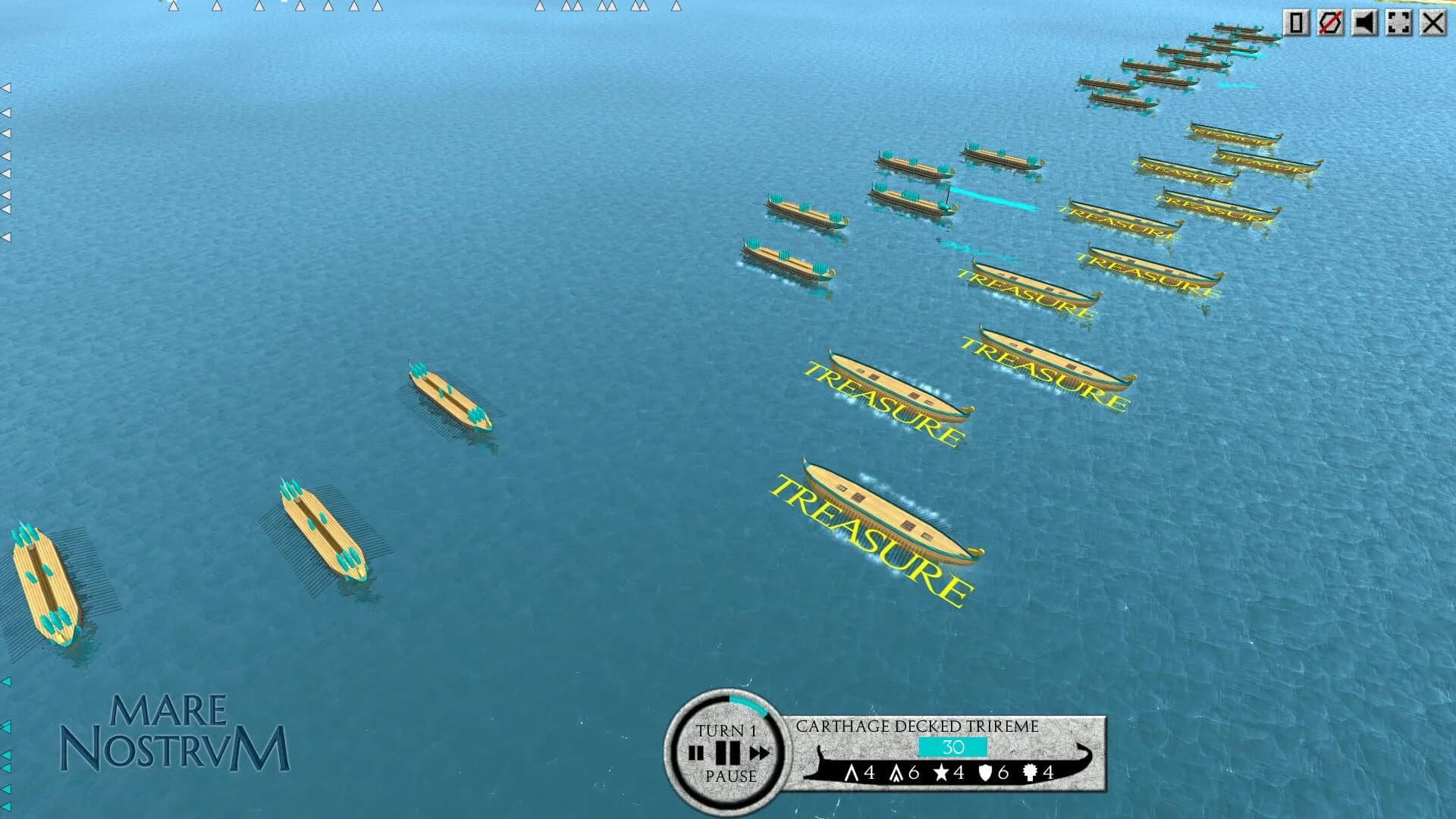Toggle the chevron speed stat showing 4
This screenshot has height=819, width=1456.
(852, 773)
